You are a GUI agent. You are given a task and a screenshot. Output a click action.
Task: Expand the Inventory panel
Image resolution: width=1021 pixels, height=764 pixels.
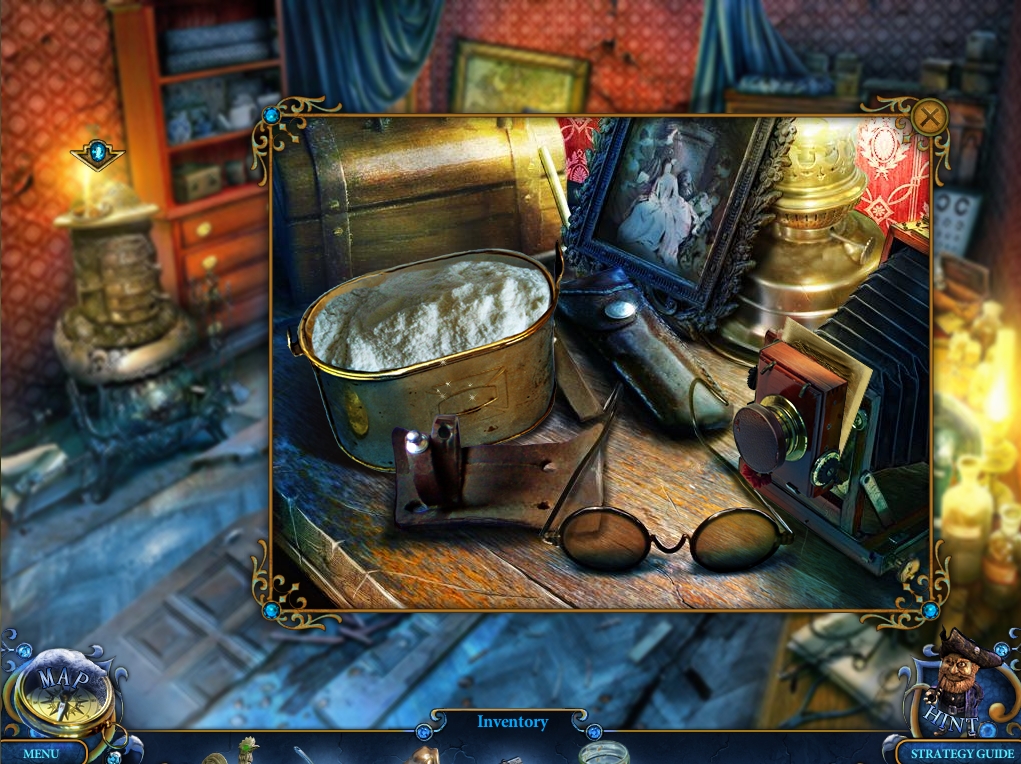click(512, 722)
